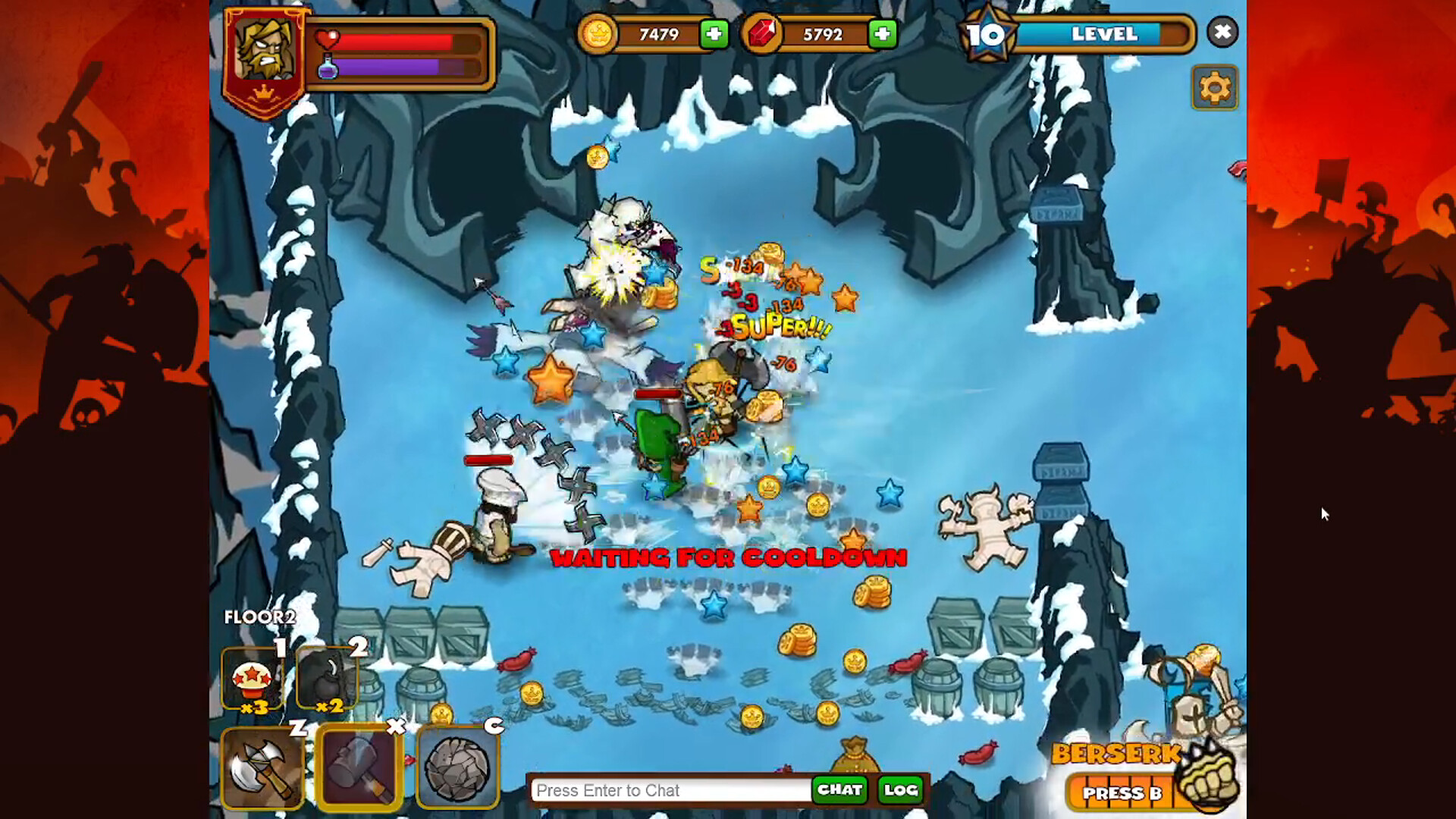
Task: Buy more red gems with plus button
Action: 882,34
